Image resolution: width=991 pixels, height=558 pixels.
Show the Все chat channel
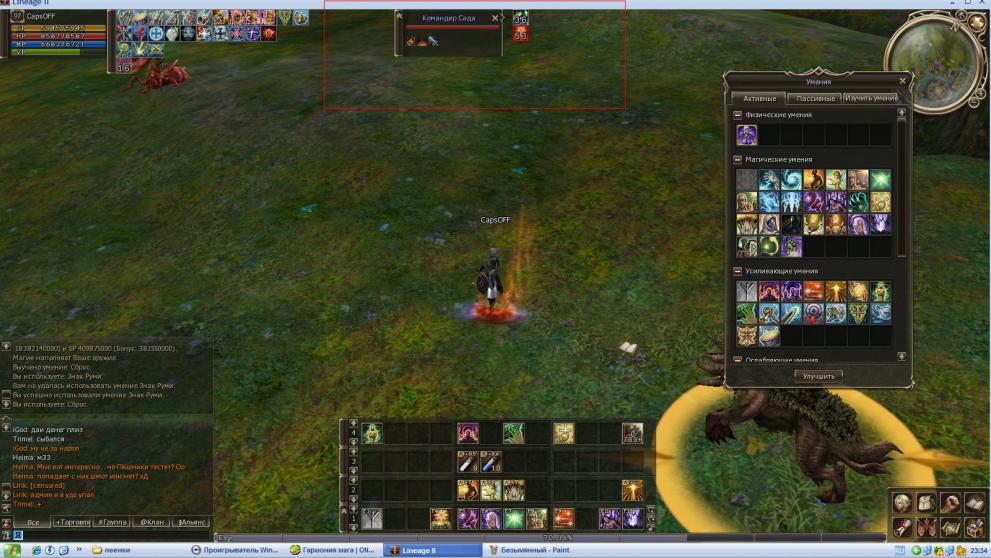click(32, 522)
